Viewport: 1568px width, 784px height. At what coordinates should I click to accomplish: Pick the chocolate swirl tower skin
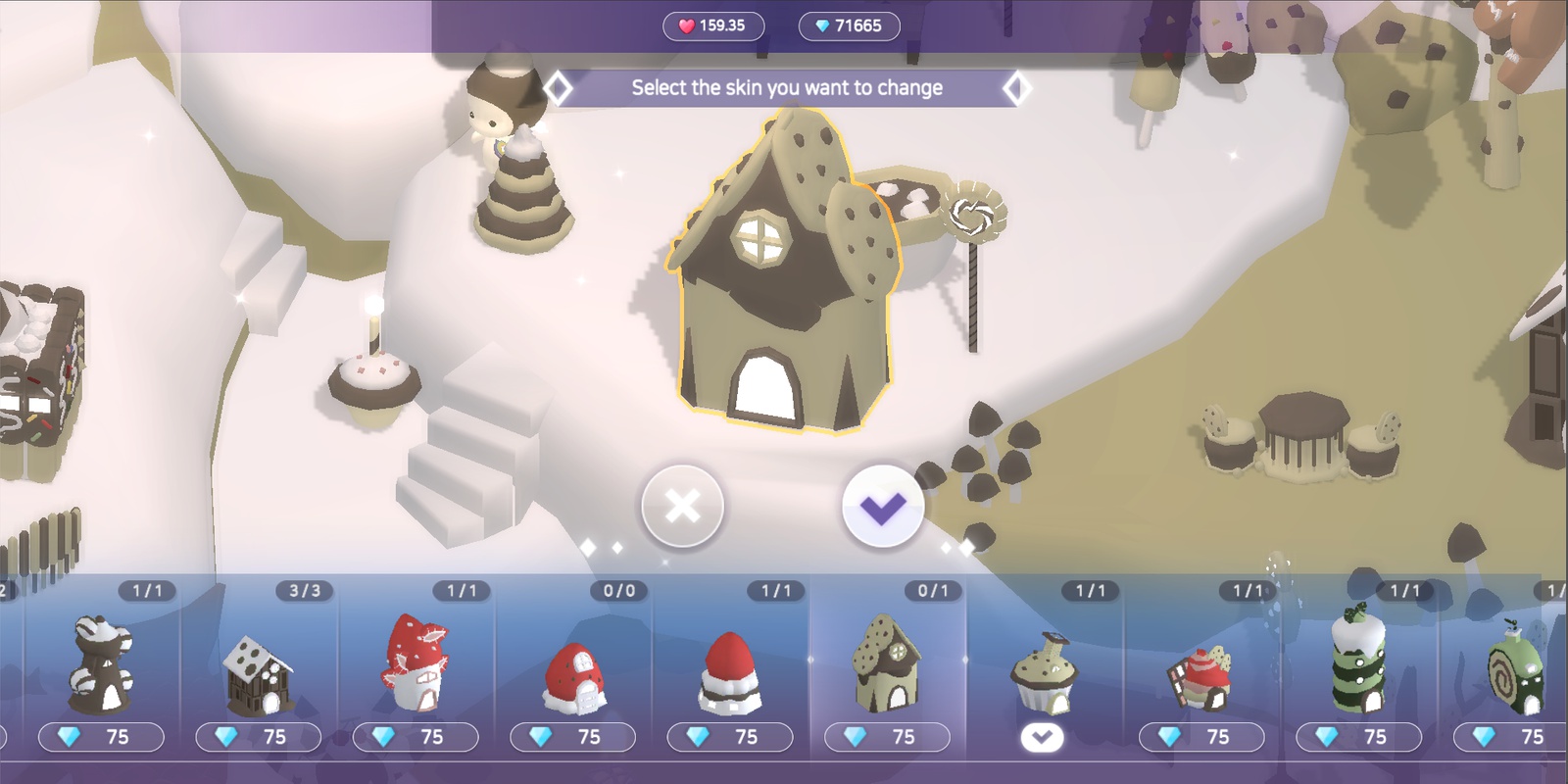[x=100, y=663]
